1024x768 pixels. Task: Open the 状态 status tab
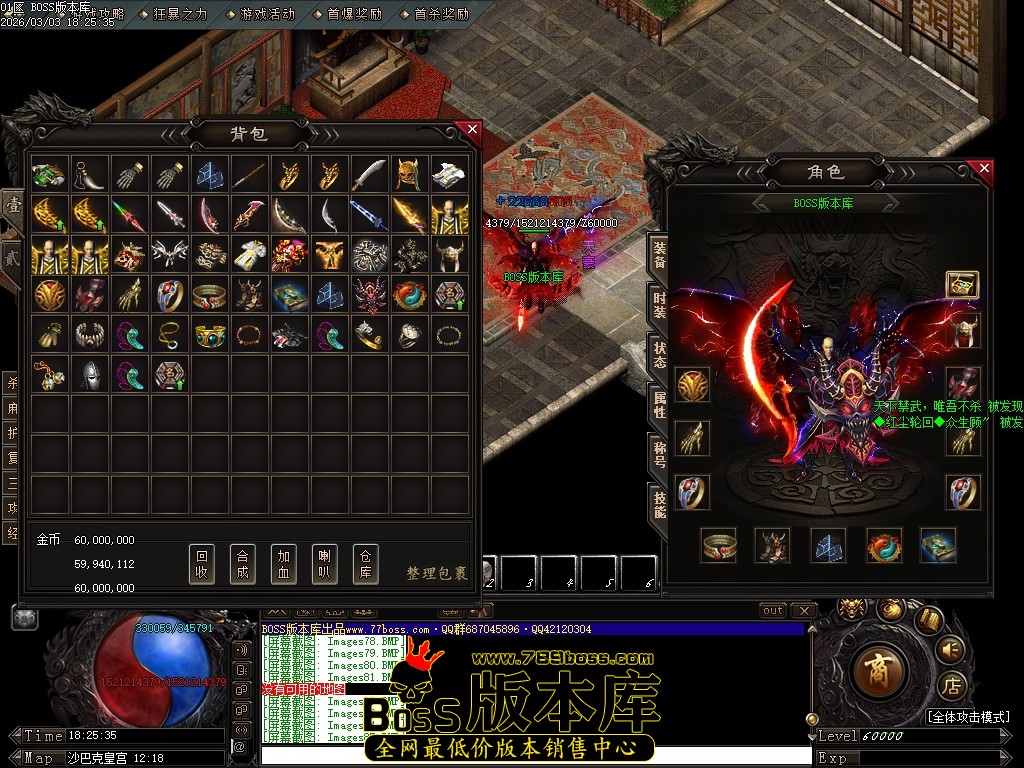pos(659,353)
